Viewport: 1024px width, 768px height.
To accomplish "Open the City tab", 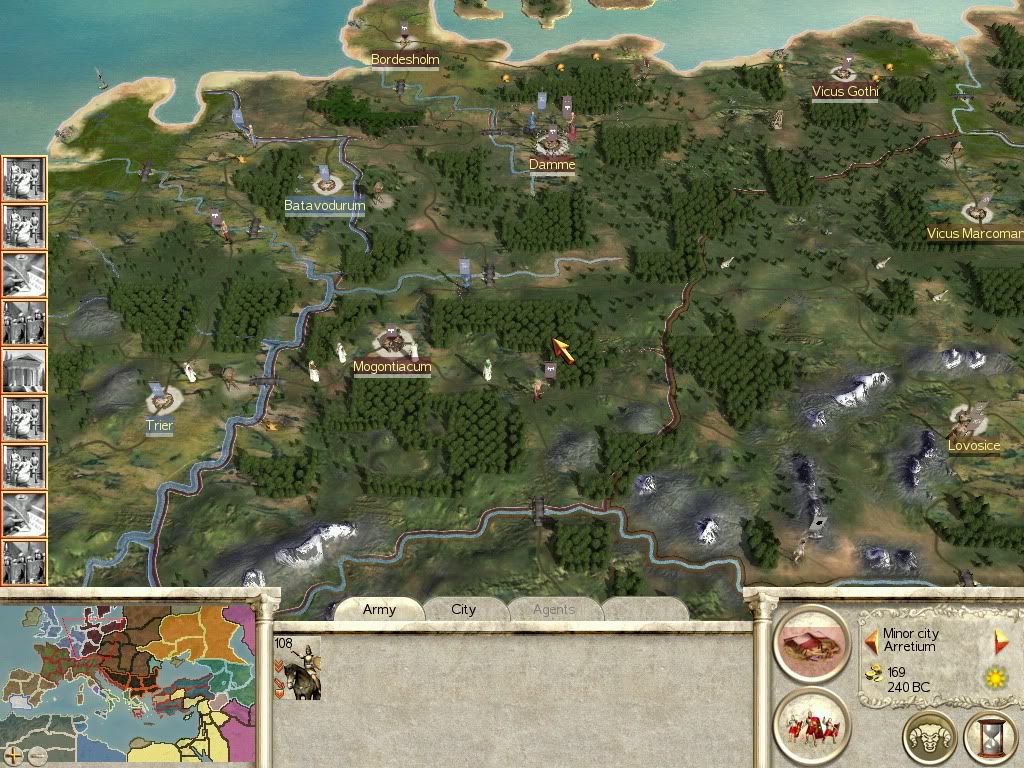I will (x=464, y=610).
